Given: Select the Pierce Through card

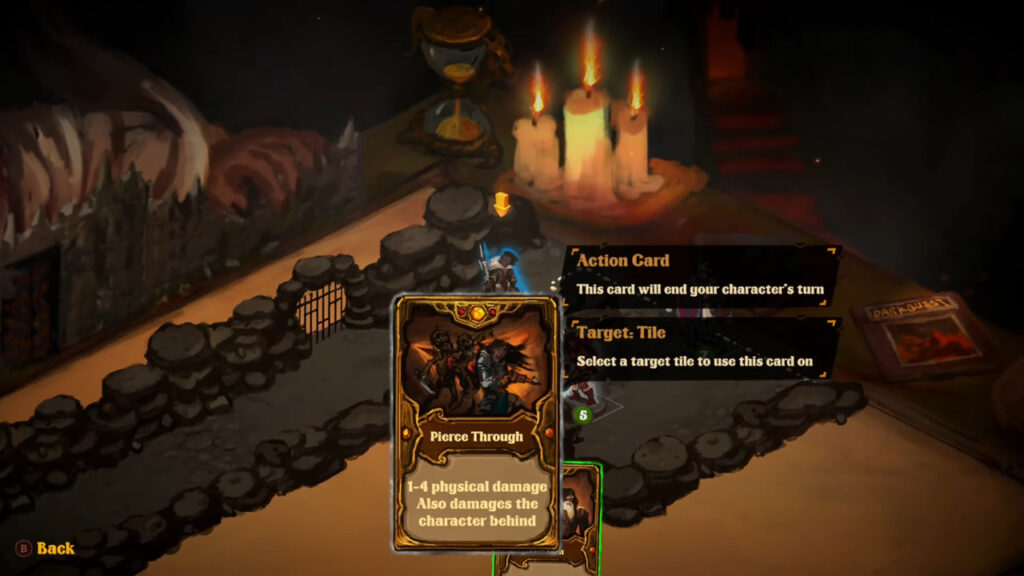Looking at the screenshot, I should [475, 421].
